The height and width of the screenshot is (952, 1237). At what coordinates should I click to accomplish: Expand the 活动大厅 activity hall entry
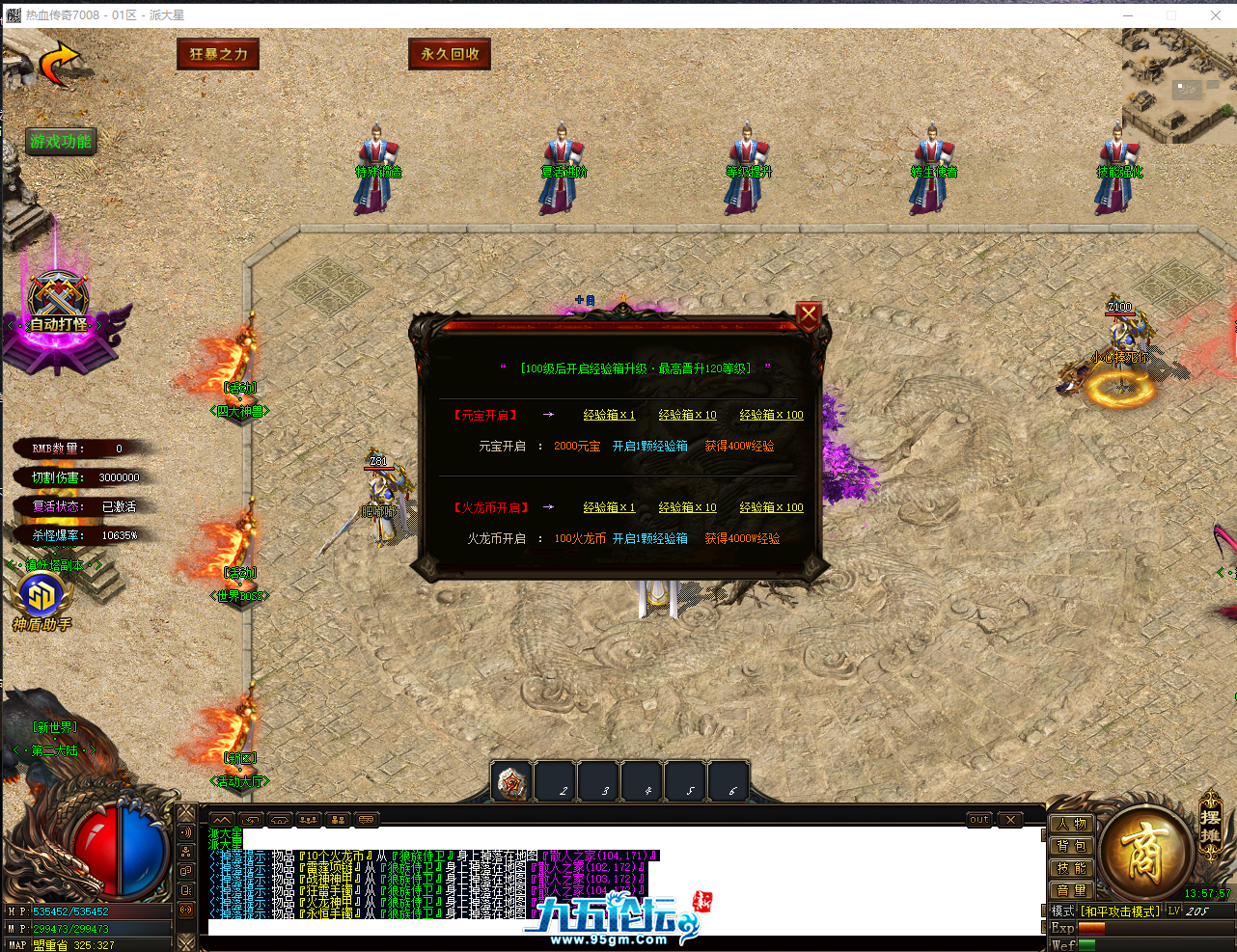click(x=238, y=782)
